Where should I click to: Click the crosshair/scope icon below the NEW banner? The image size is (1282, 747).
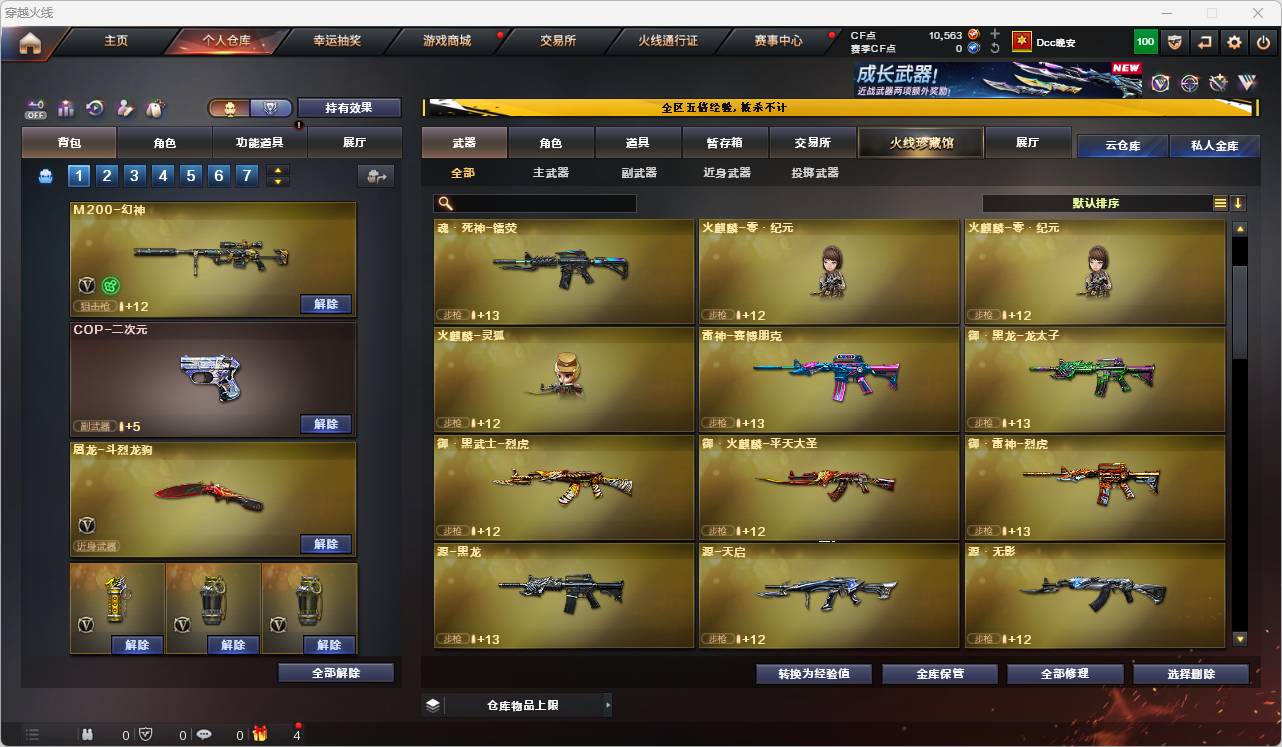[x=1190, y=83]
